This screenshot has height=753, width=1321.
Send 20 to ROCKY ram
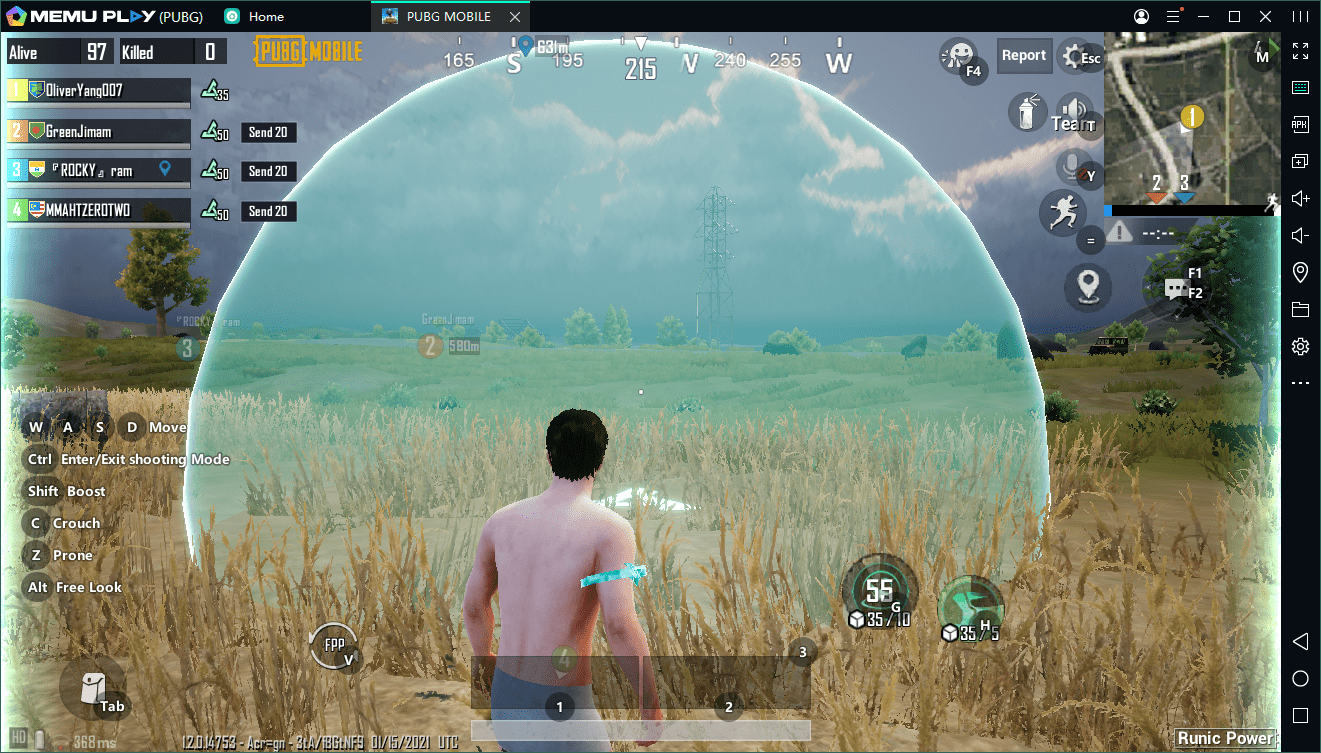268,171
